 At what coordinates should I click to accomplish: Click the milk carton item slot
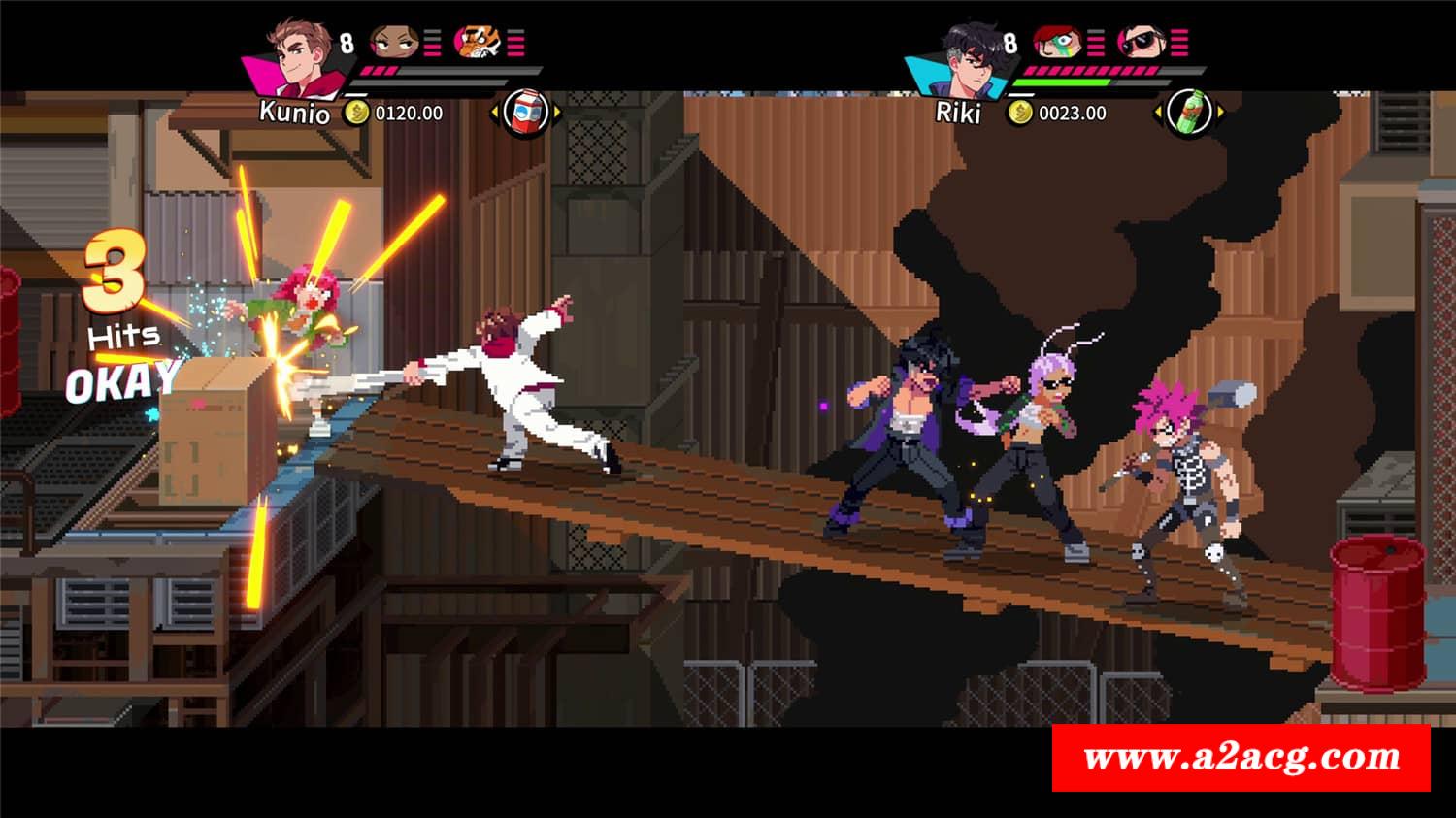(526, 113)
